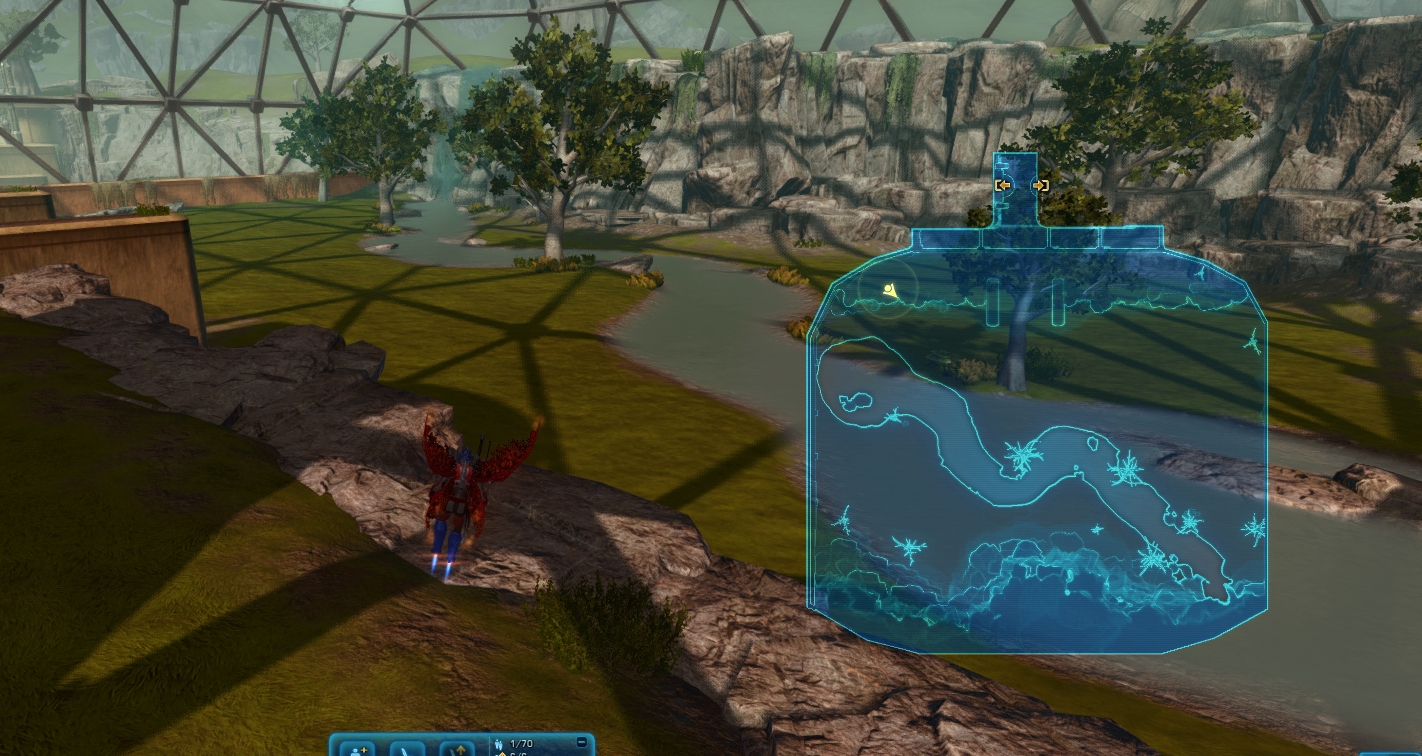This screenshot has width=1422, height=756.
Task: Minimize the bottom group panel with minus button
Action: 582,742
